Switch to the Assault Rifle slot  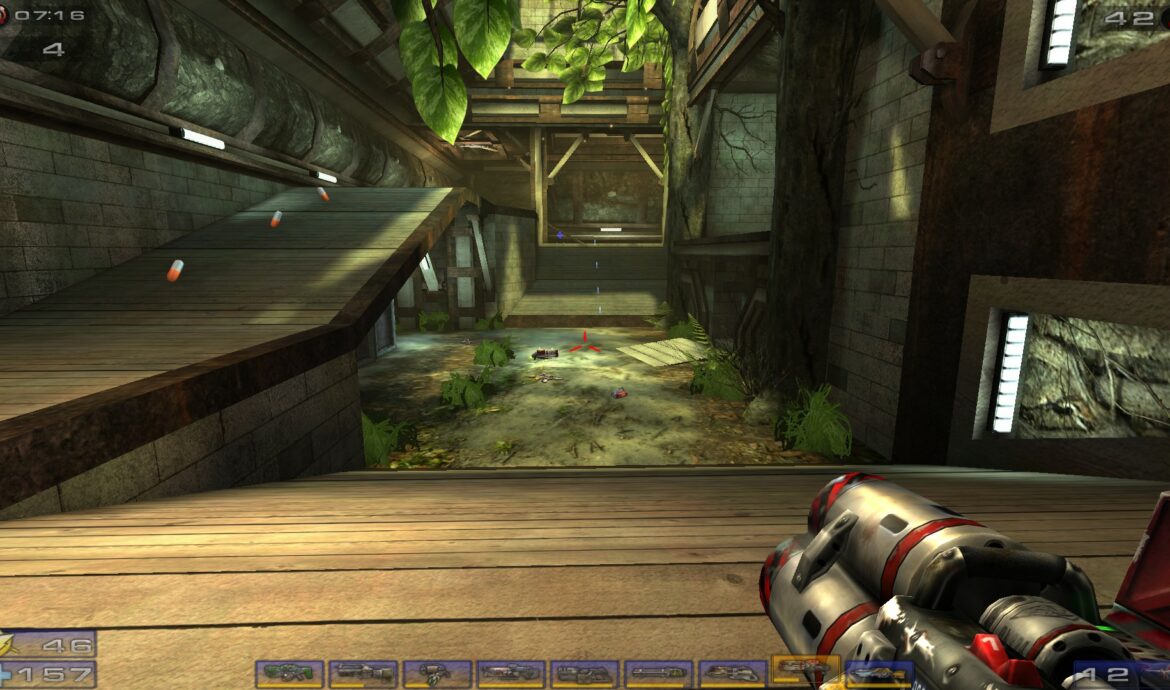[363, 674]
